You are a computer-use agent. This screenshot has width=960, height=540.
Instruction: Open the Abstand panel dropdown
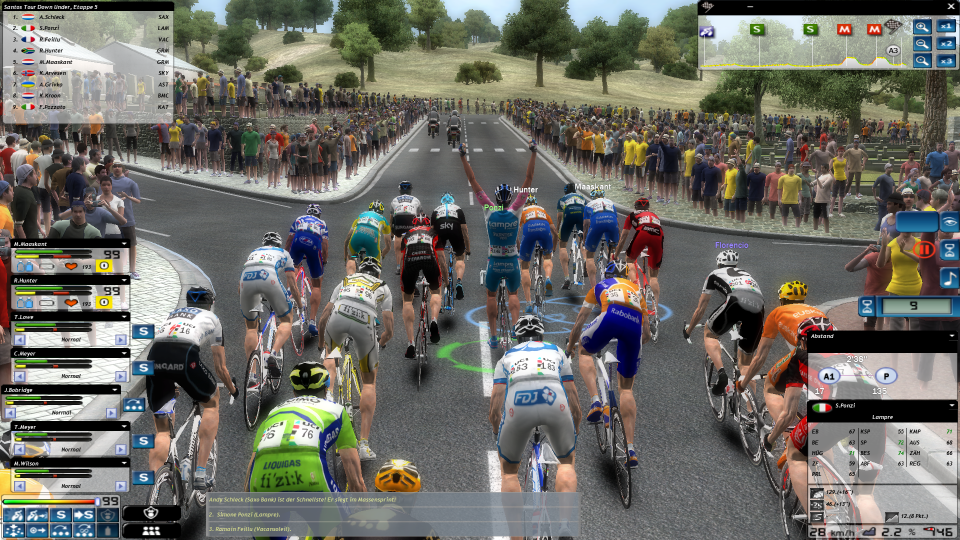[x=951, y=336]
